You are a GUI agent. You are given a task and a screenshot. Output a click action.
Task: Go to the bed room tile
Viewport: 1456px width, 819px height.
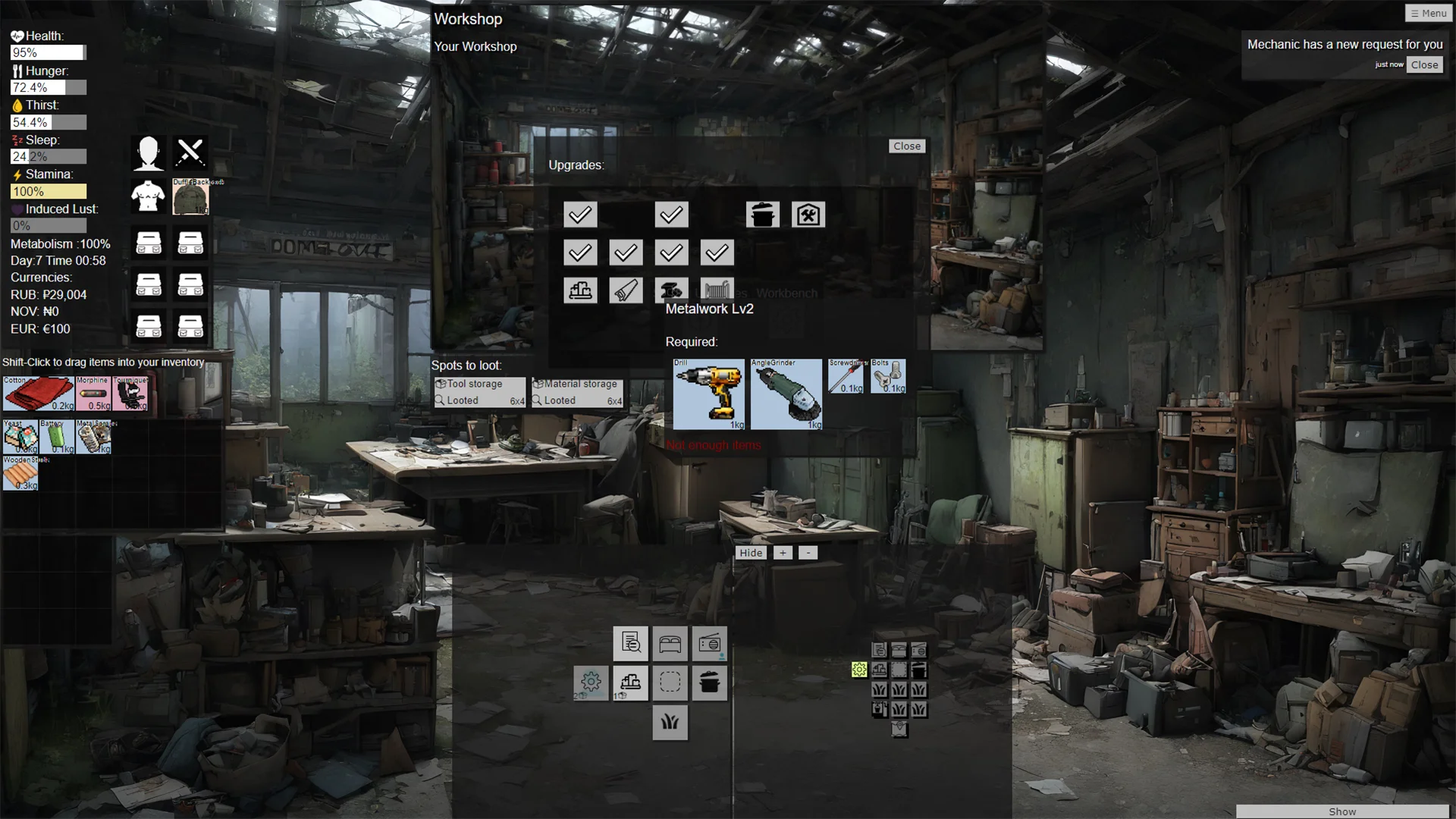tap(670, 644)
